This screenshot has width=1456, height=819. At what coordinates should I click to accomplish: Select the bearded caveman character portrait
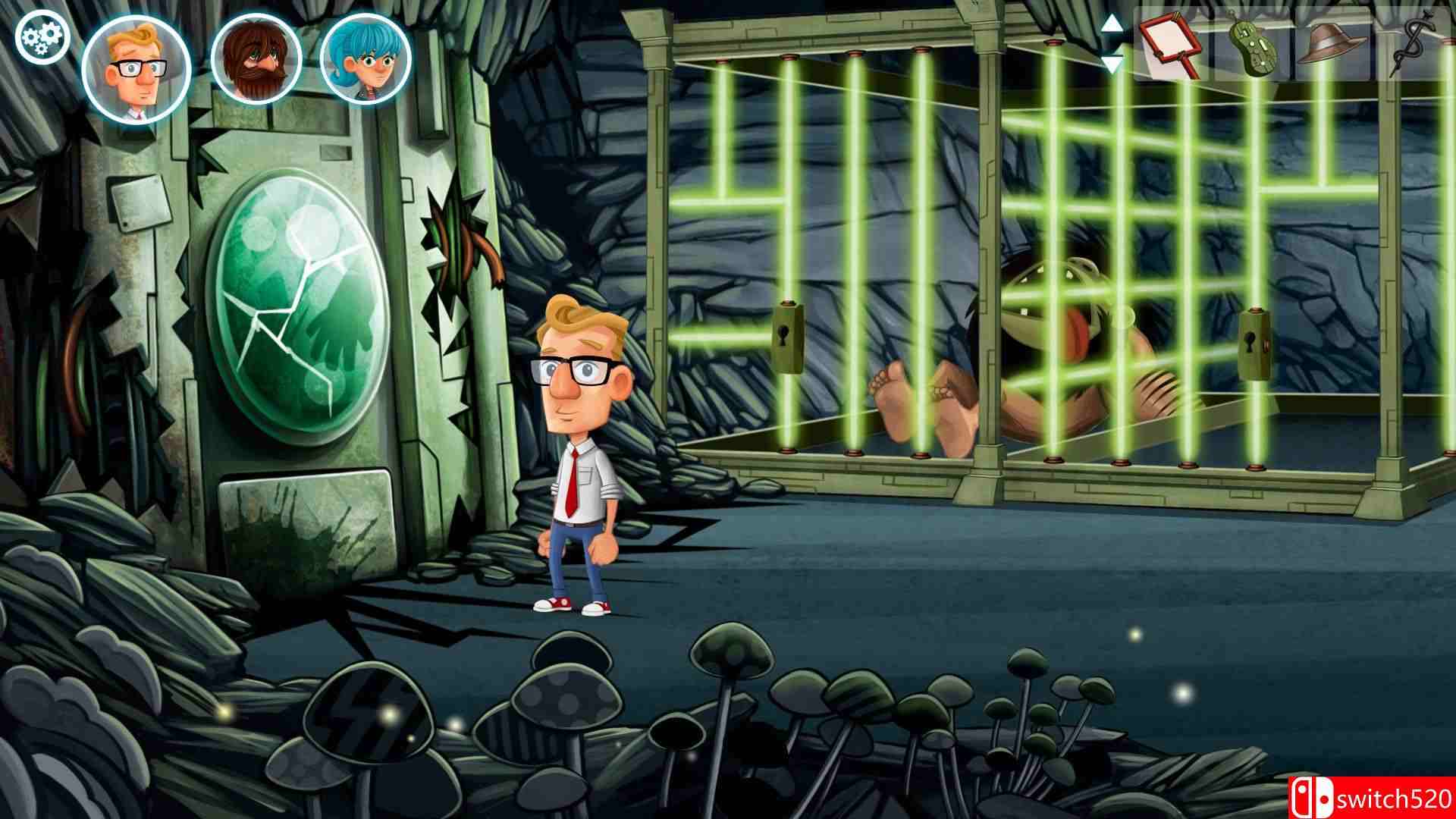(256, 59)
